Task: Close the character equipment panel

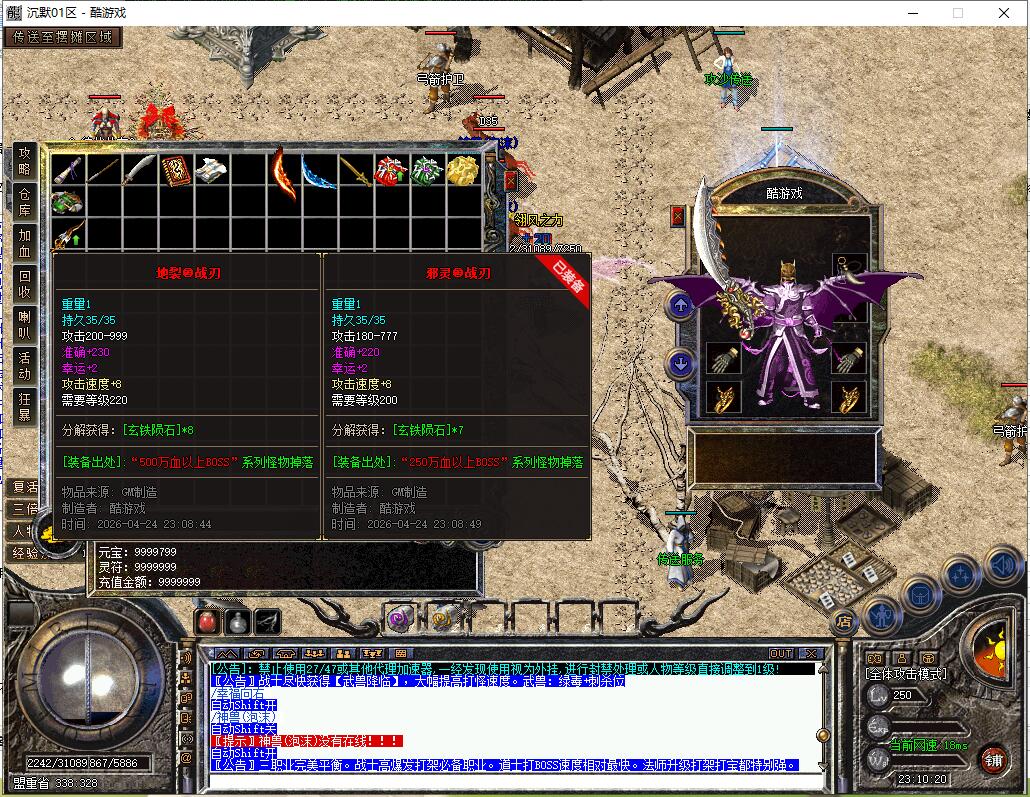Action: [678, 216]
